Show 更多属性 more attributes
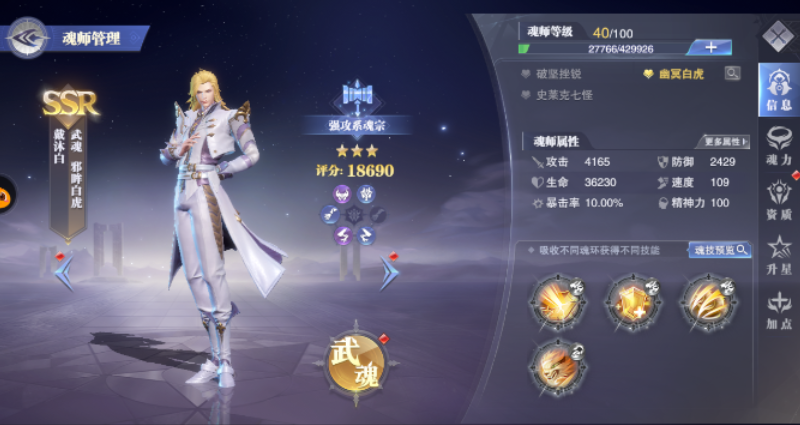 click(x=726, y=141)
